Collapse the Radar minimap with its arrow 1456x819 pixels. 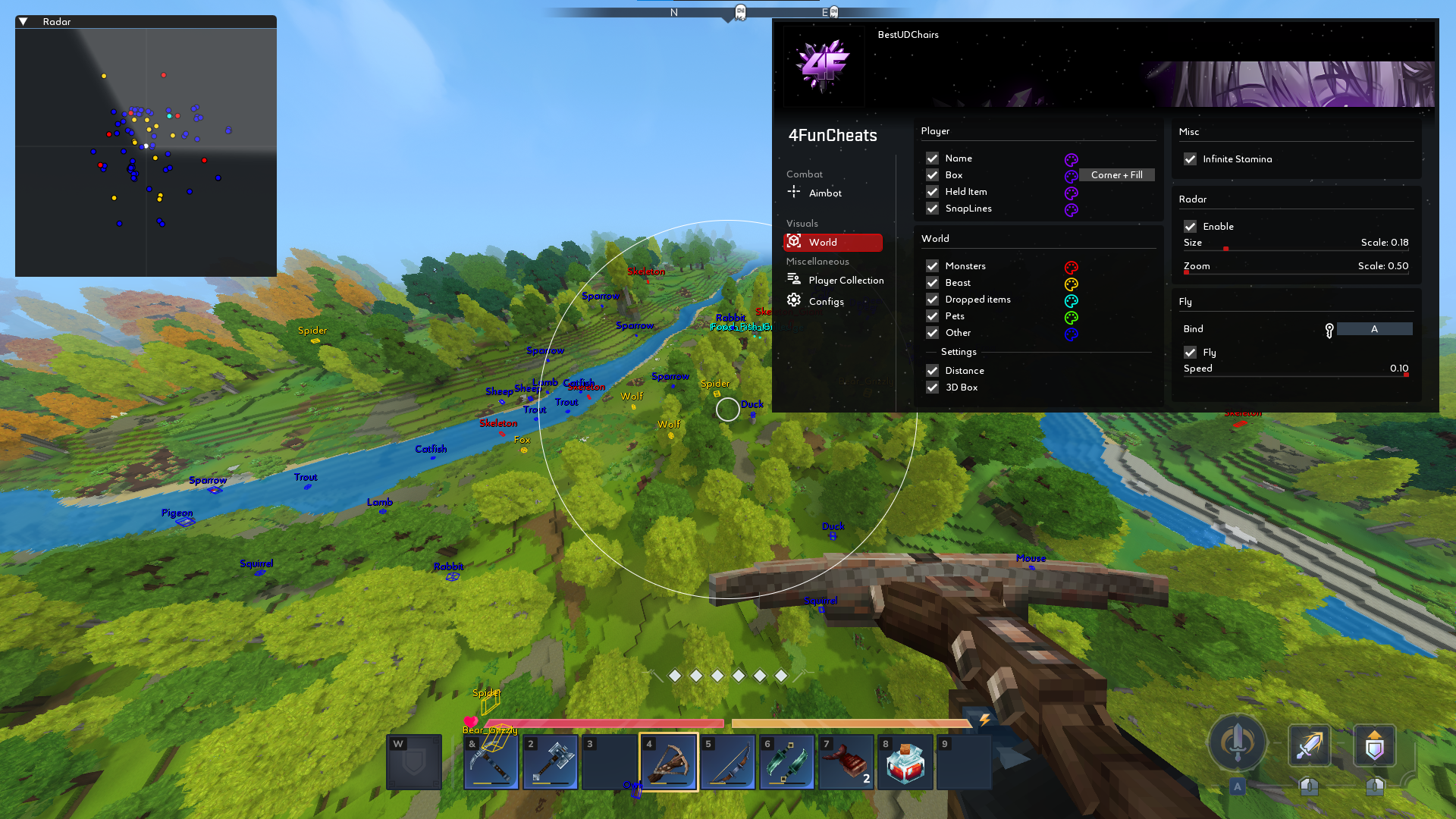24,21
